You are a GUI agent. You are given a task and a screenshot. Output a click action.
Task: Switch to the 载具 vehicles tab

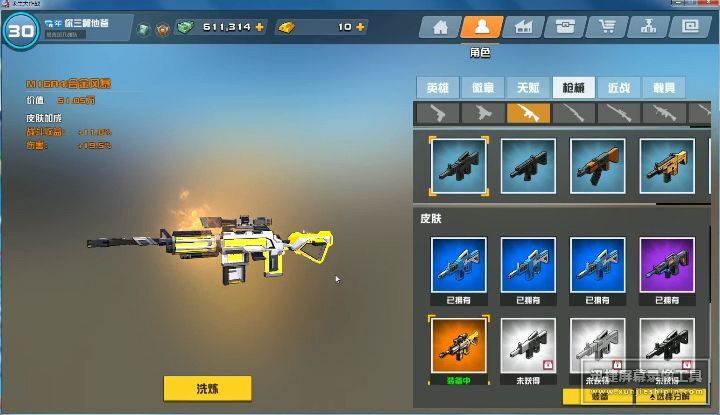[662, 87]
